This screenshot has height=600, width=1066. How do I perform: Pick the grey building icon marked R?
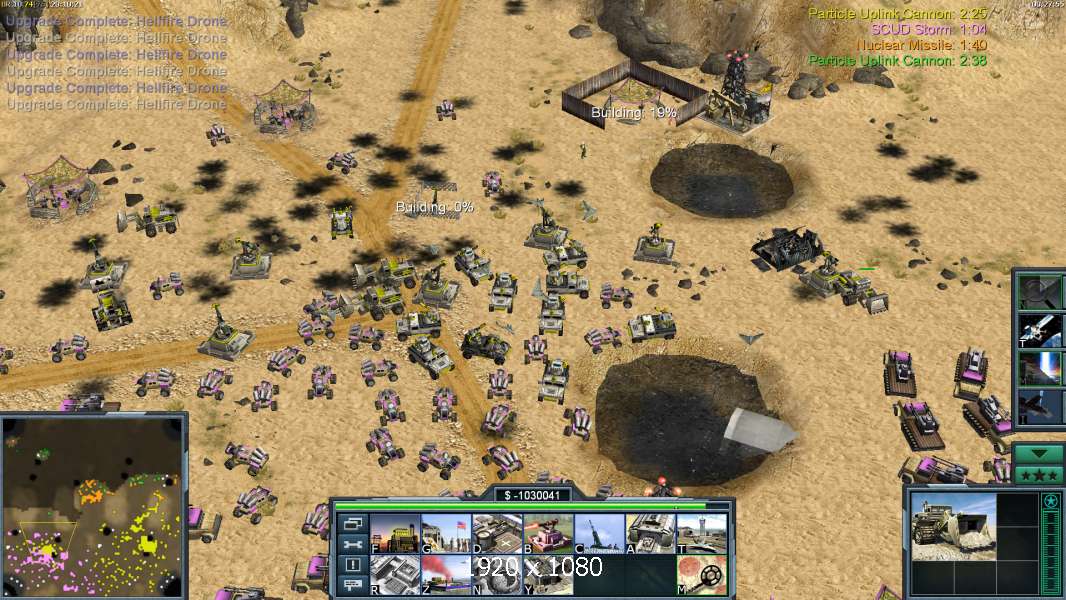[394, 575]
